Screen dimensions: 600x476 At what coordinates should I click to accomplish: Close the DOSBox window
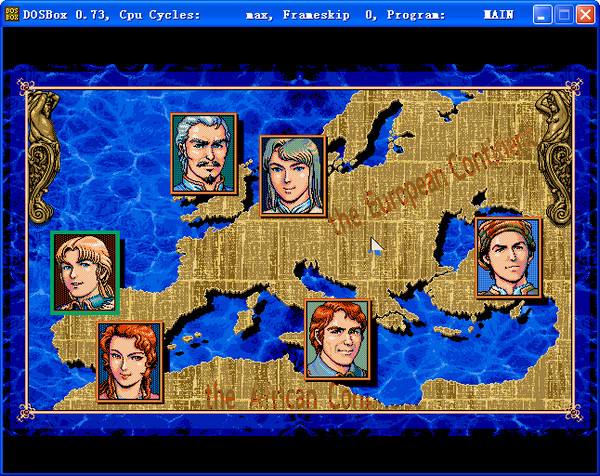[586, 15]
